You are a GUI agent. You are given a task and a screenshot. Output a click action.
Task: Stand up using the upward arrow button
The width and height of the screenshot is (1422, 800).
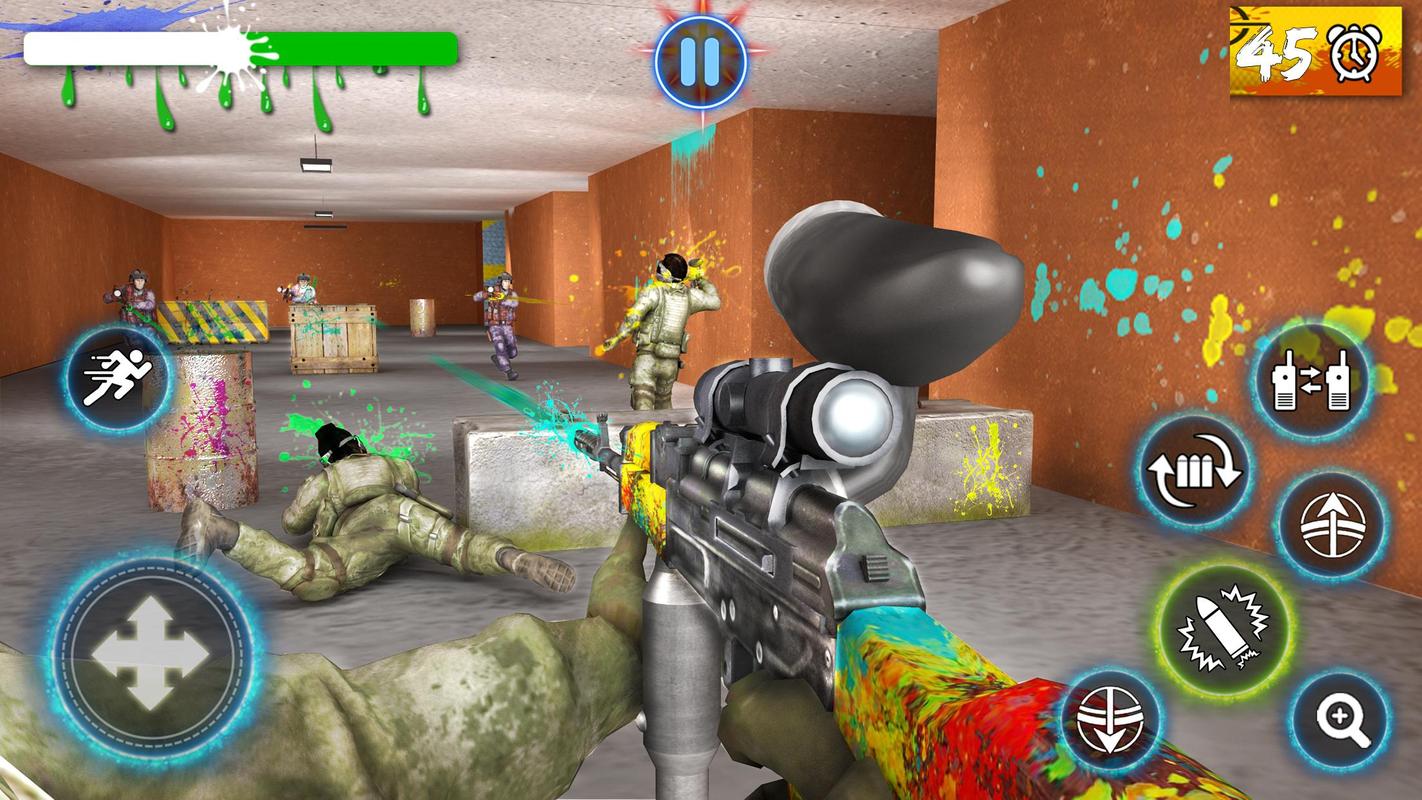1331,525
